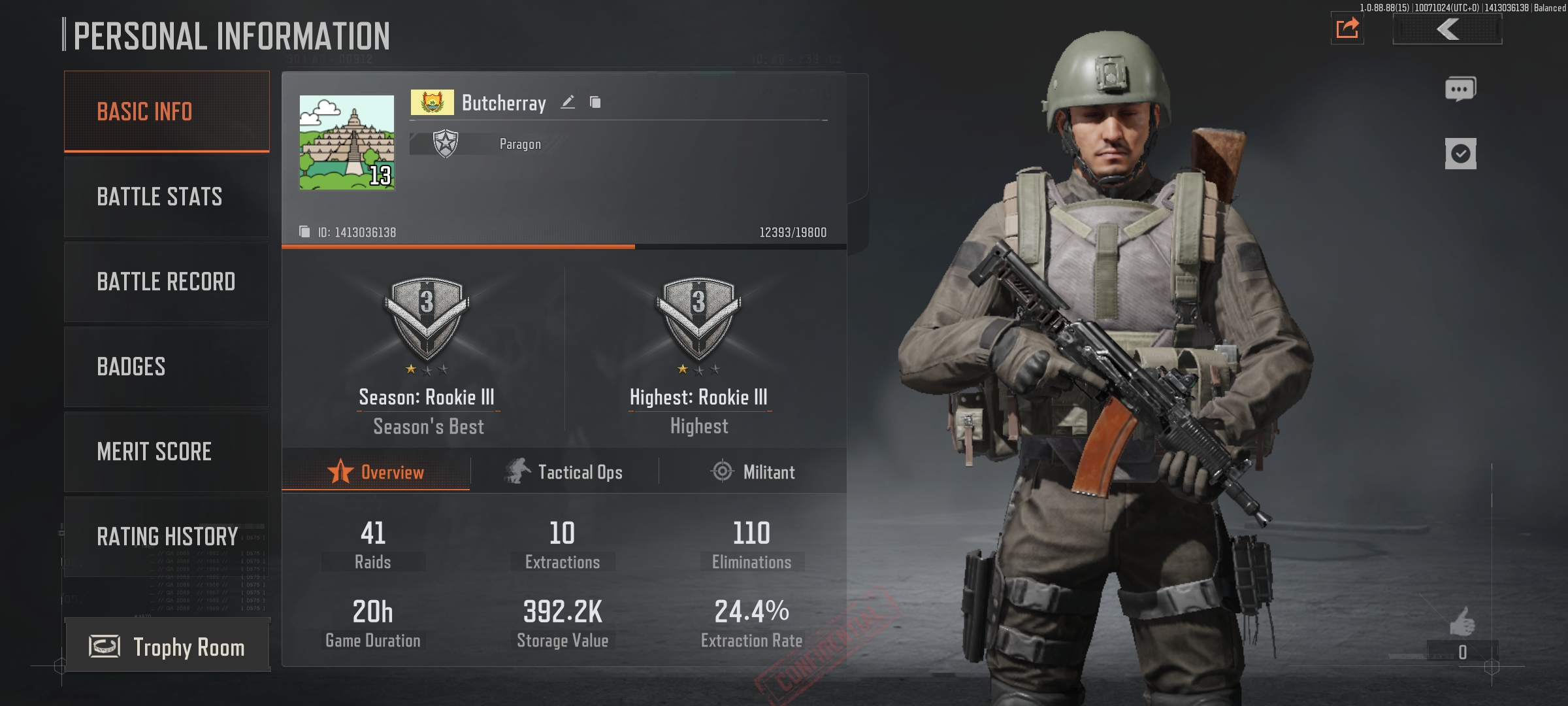Switch to Tactical Ops stats
Viewport: 1568px width, 706px height.
(x=564, y=472)
